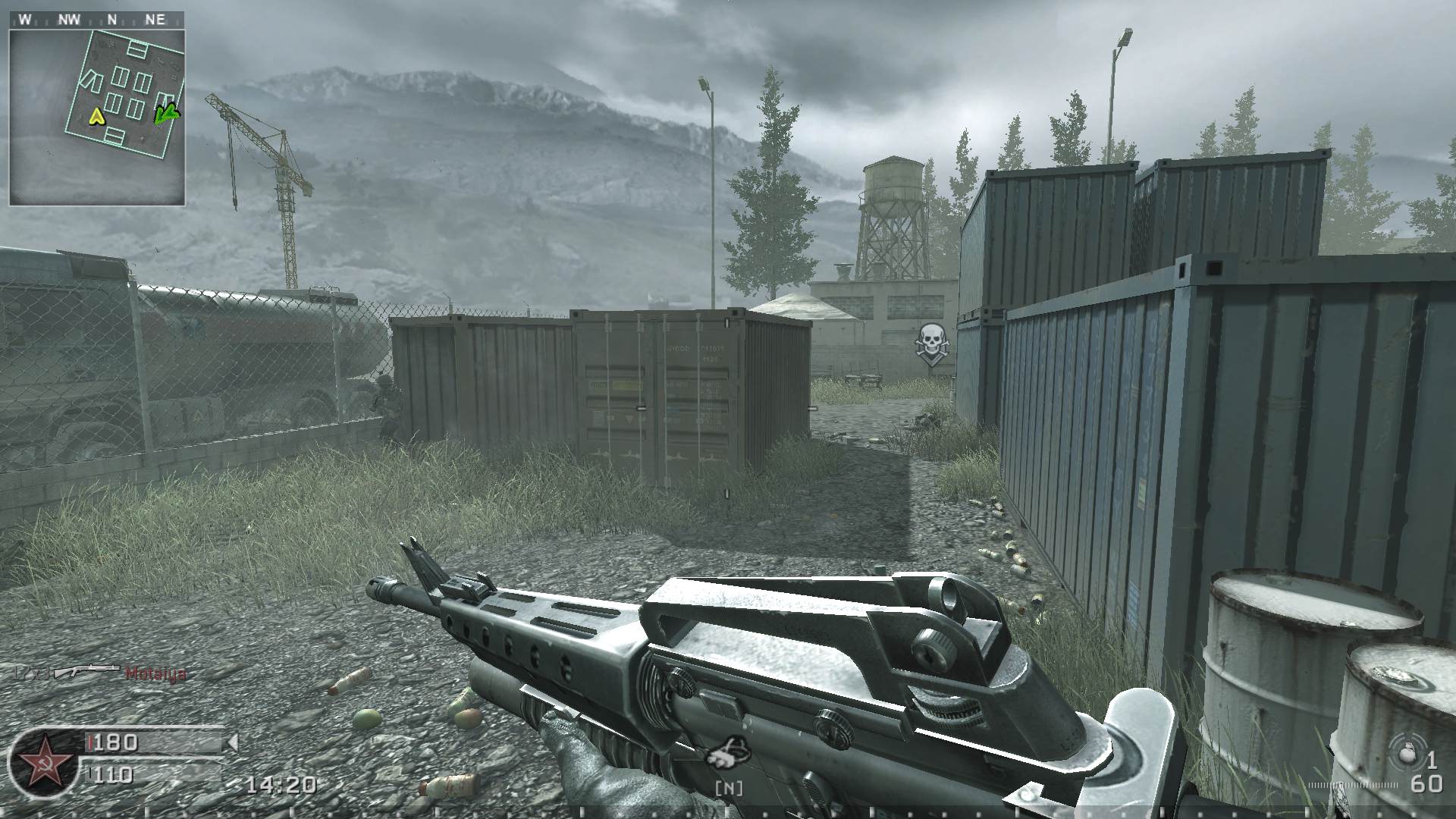The width and height of the screenshot is (1456, 819).
Task: Click the small red objective tick on score bar
Action: point(90,744)
